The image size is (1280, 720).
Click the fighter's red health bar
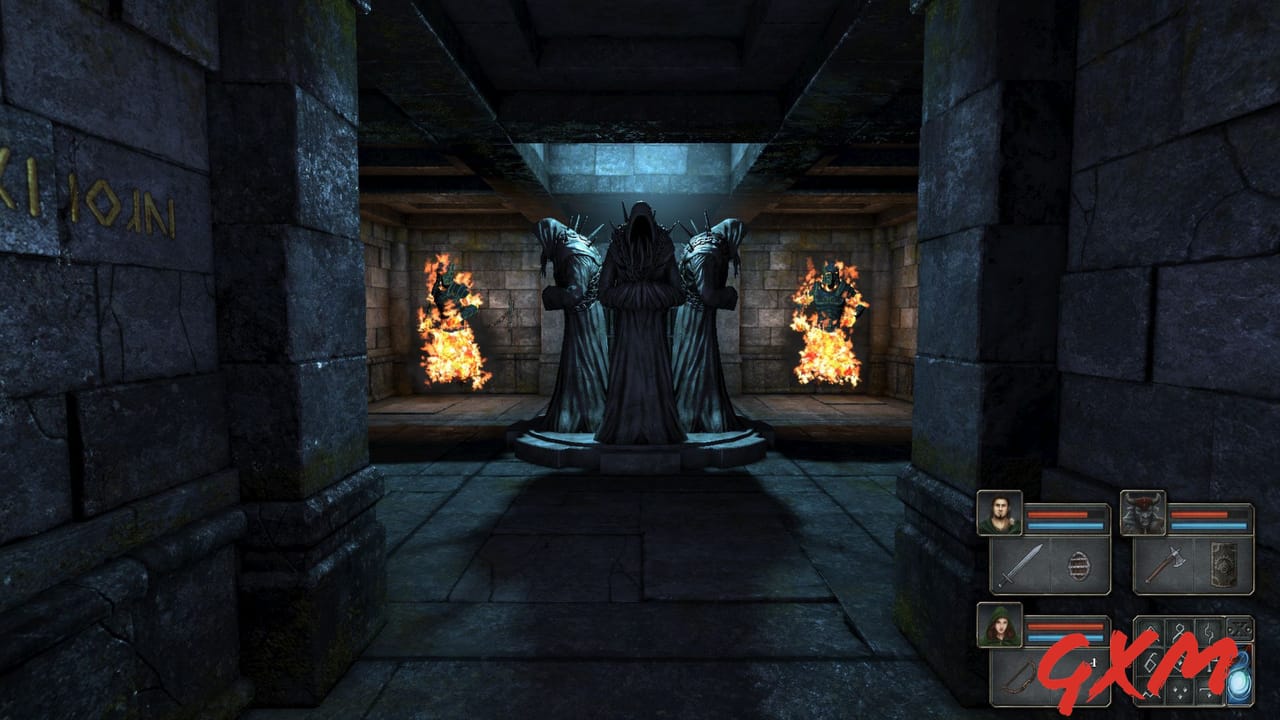pyautogui.click(x=1059, y=512)
